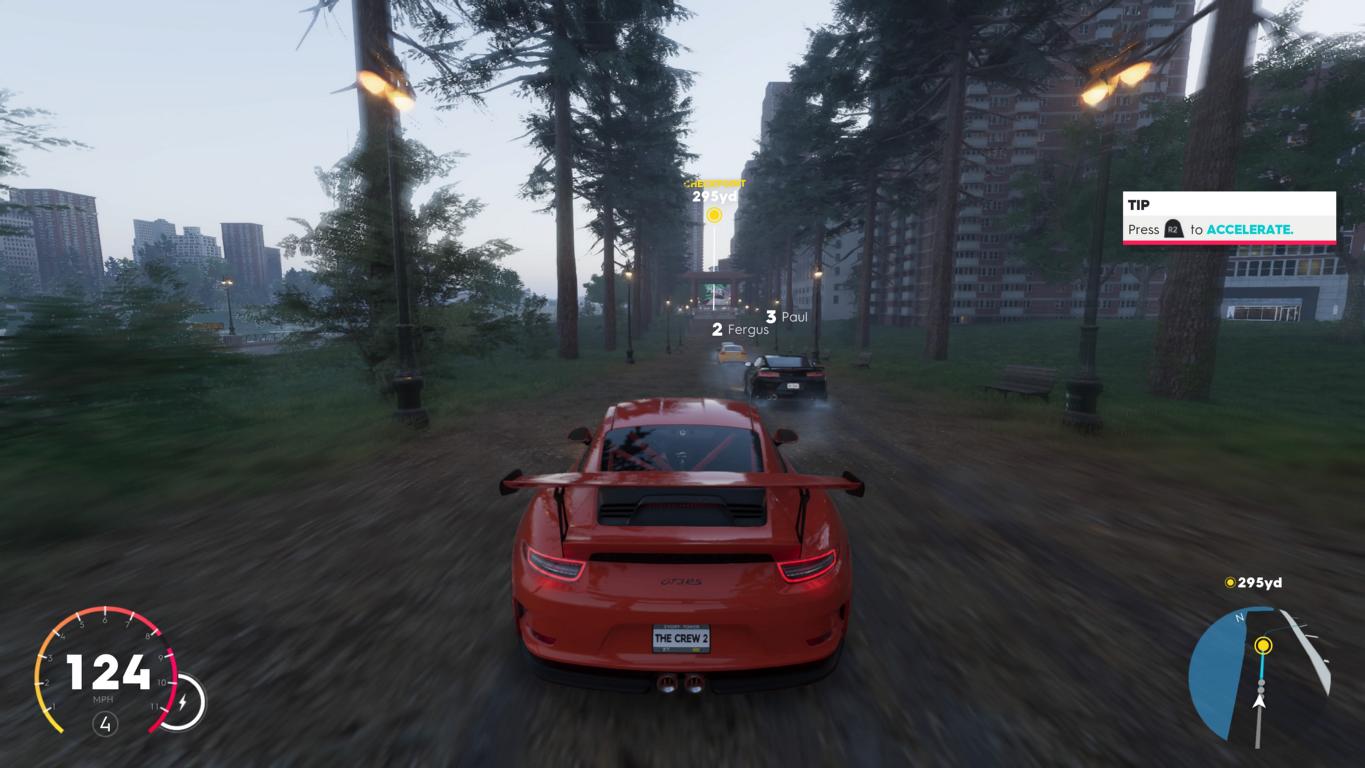Activate the nitro lightning bolt icon

click(x=183, y=702)
